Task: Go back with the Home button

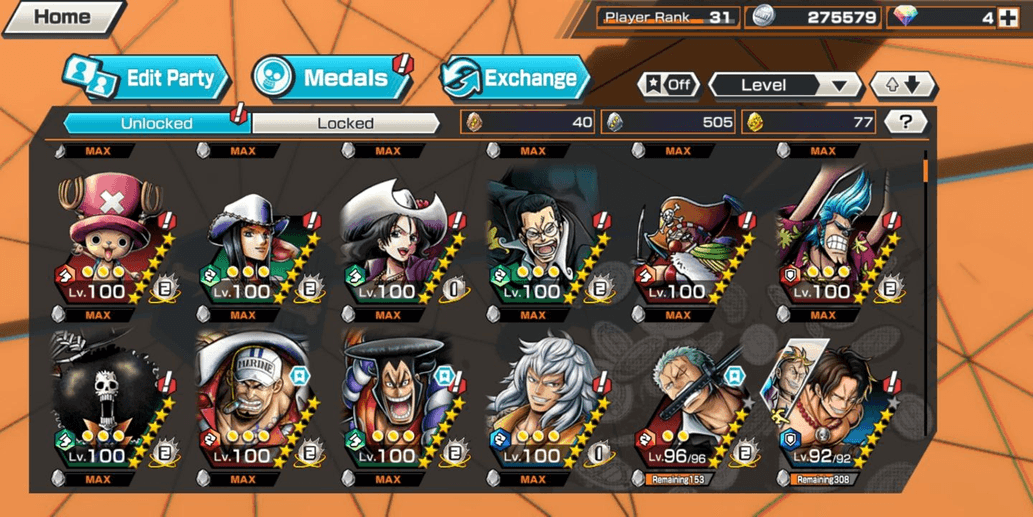Action: pos(62,17)
